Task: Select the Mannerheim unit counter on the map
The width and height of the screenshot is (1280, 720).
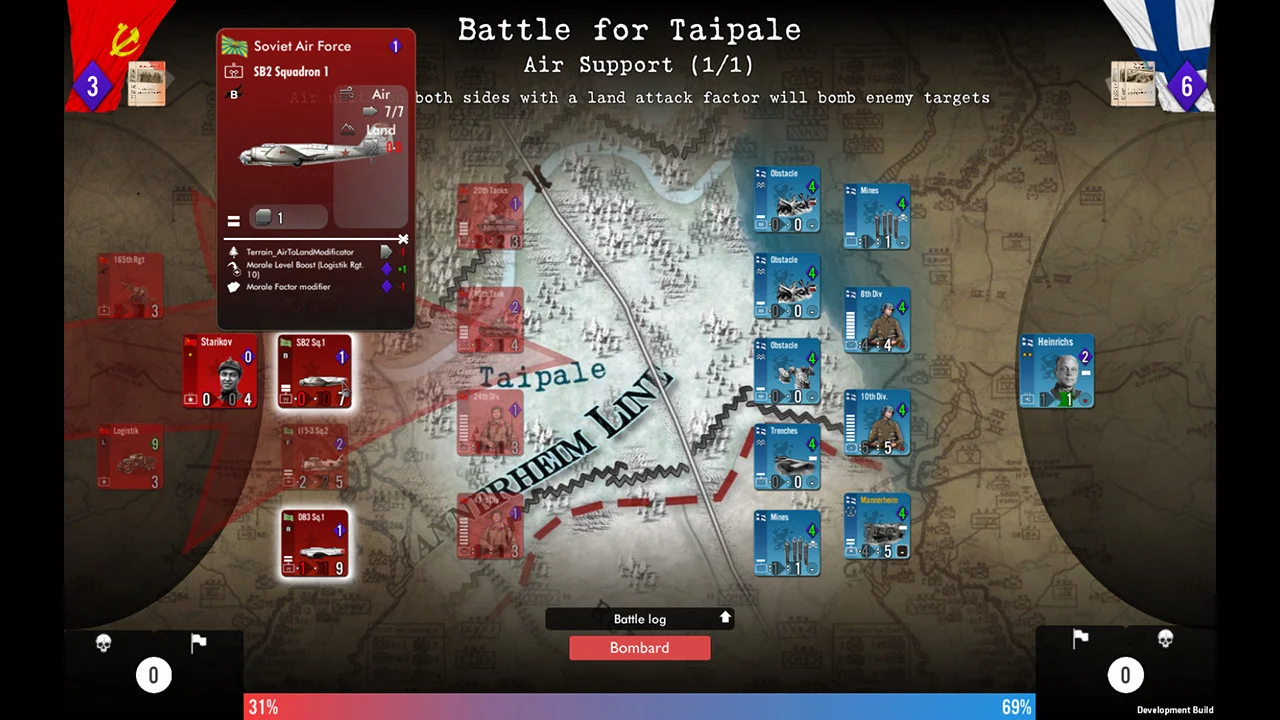Action: (877, 527)
